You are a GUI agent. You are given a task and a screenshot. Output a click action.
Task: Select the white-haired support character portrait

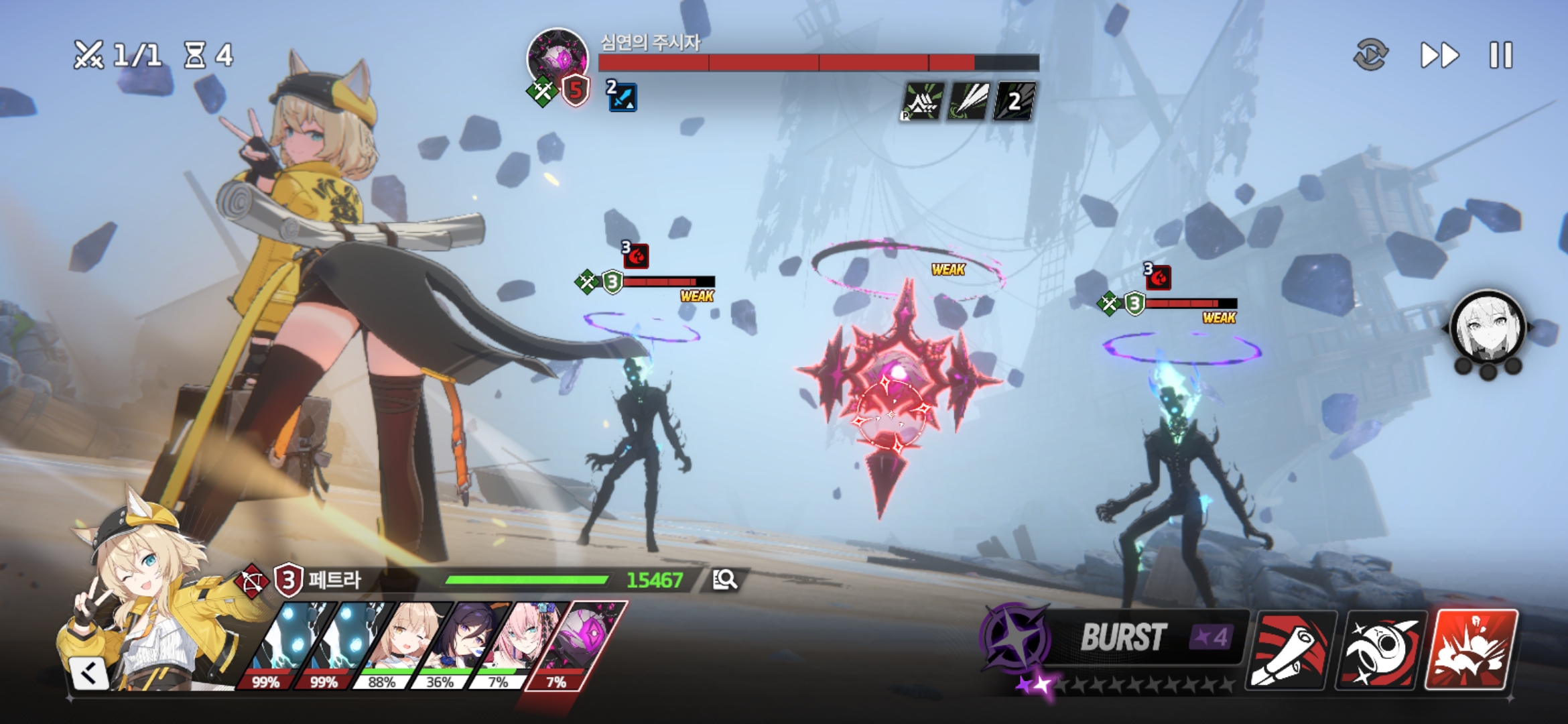click(x=1487, y=328)
